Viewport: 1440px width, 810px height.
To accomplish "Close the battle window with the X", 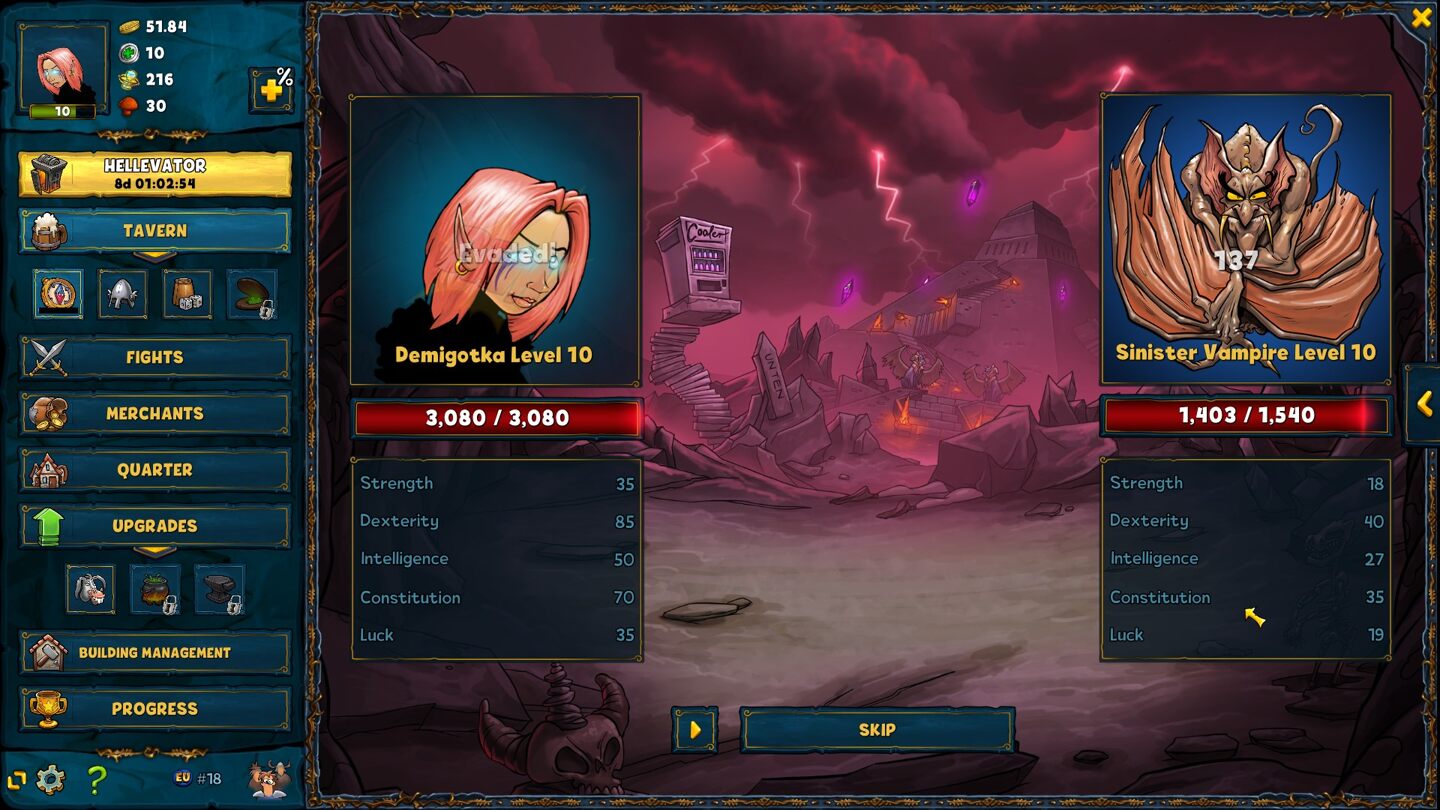I will point(1421,18).
